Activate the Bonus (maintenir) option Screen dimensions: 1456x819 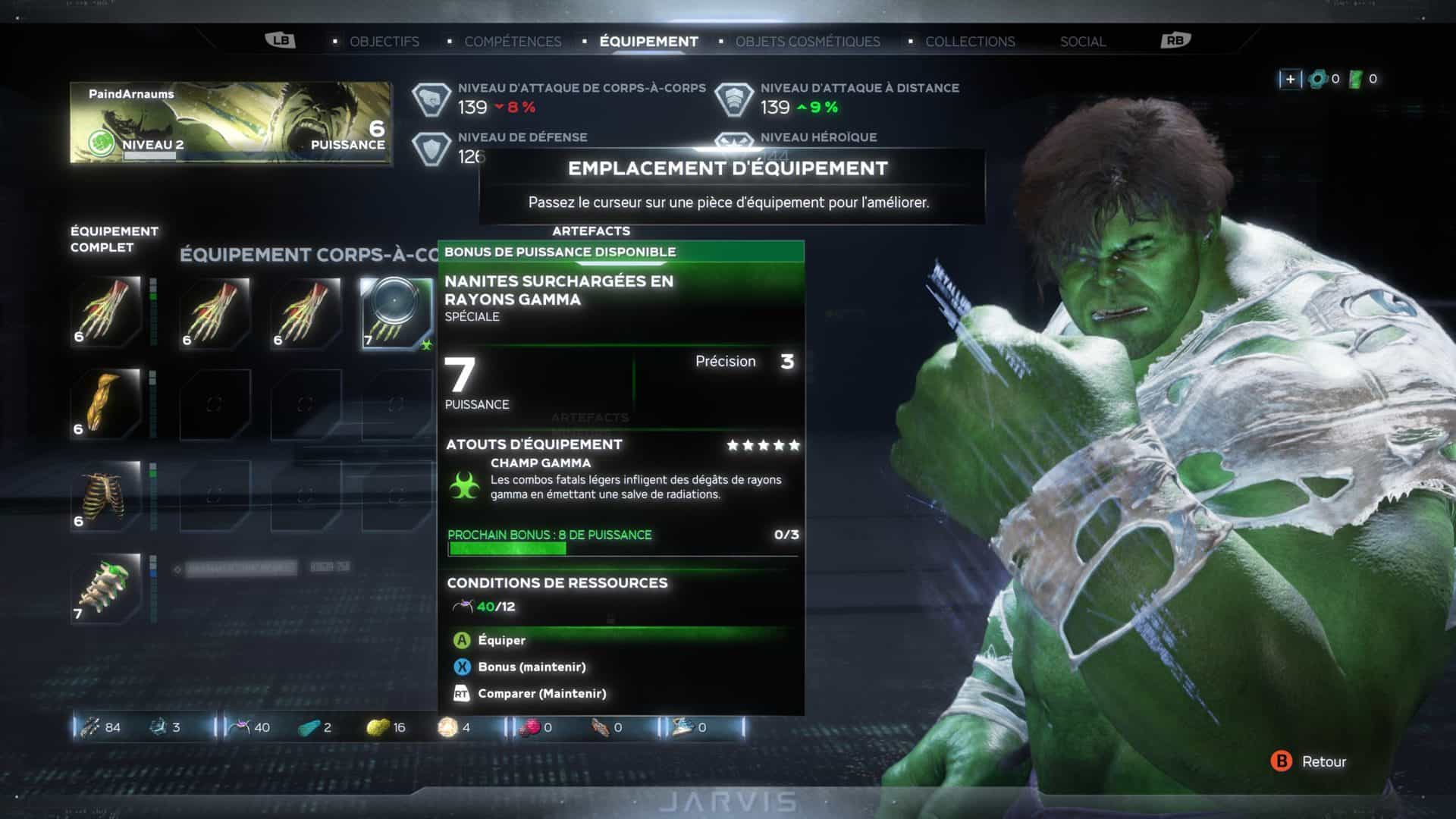pos(531,667)
